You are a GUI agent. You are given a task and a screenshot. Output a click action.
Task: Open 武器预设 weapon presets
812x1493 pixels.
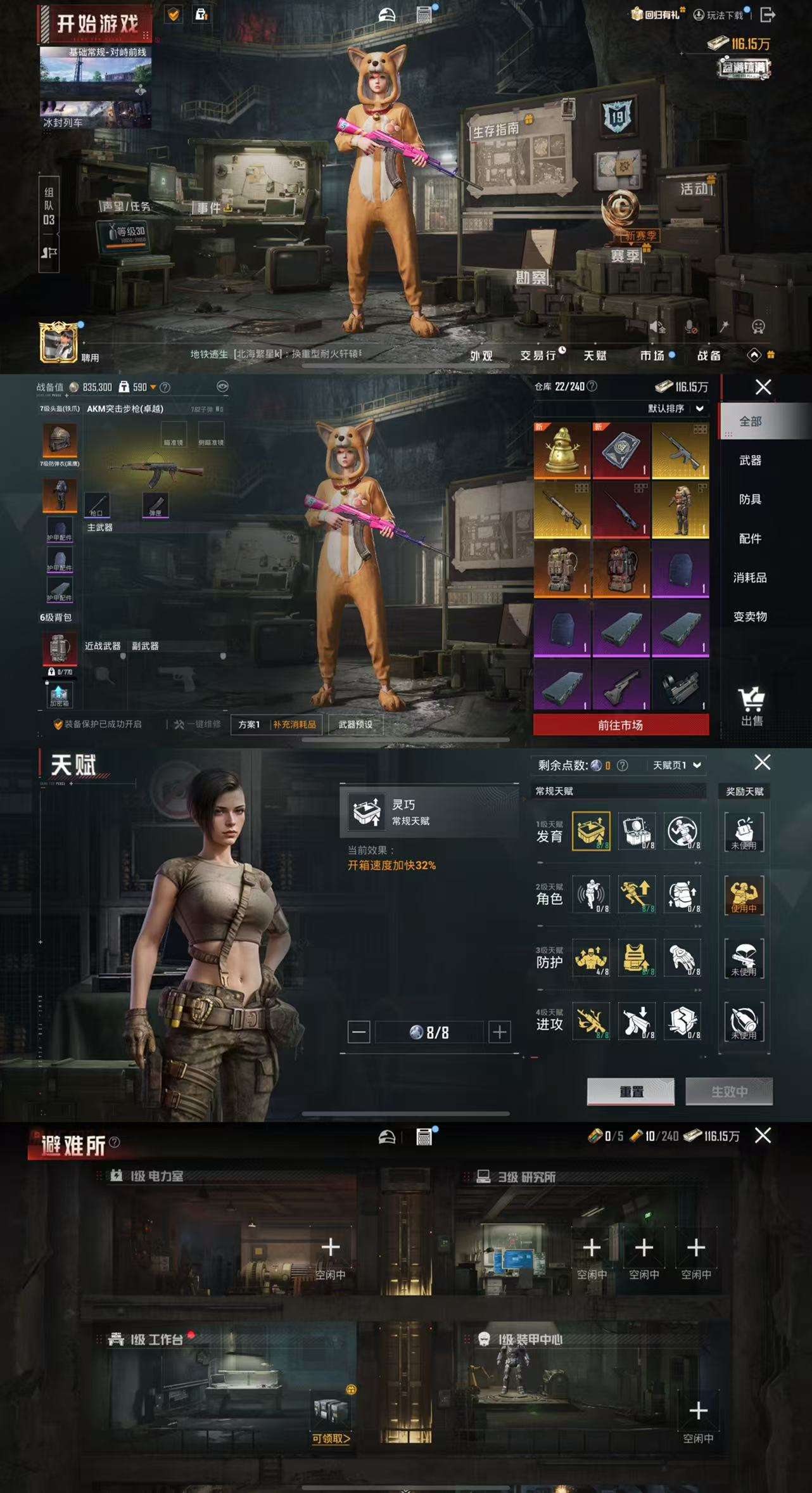[355, 724]
